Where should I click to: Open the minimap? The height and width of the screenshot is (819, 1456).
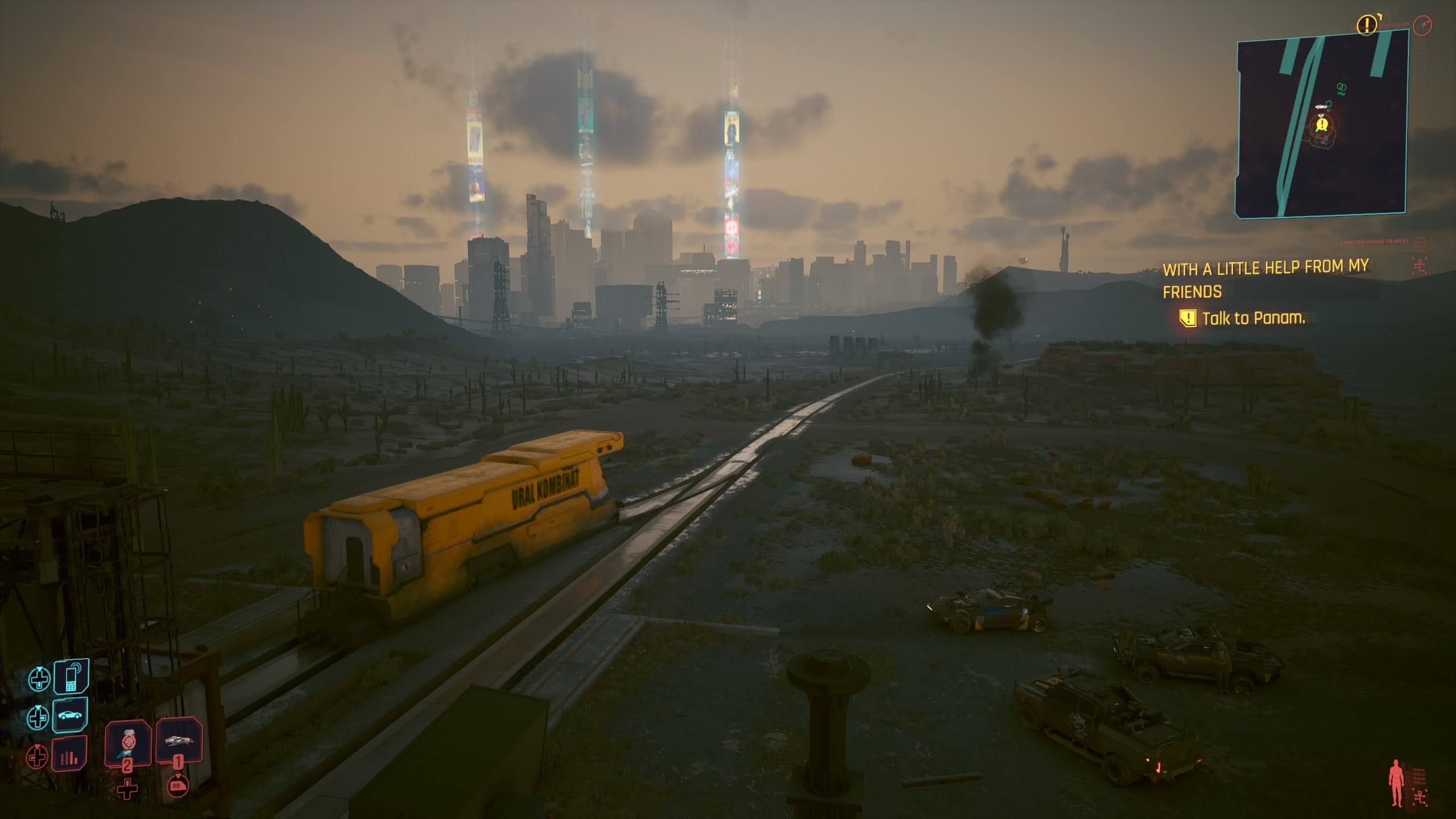(x=1322, y=123)
